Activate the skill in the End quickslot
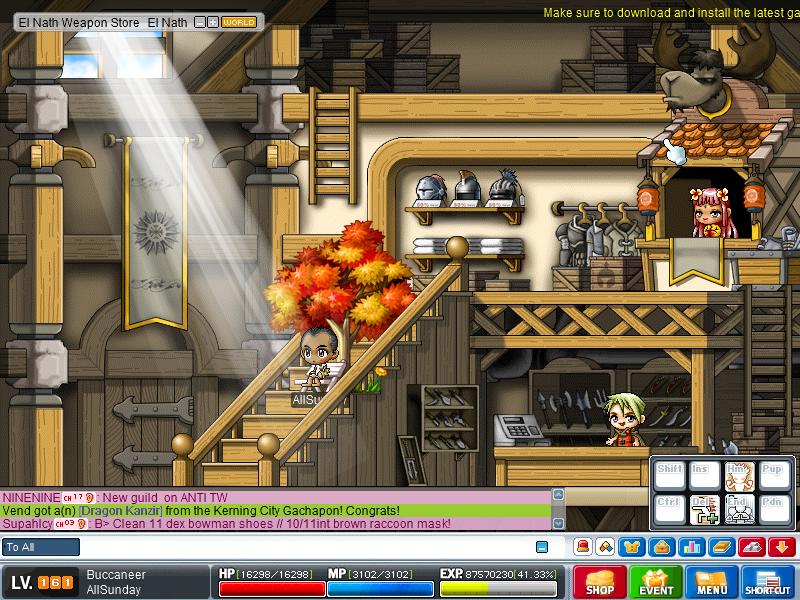The width and height of the screenshot is (800, 600). click(x=738, y=509)
